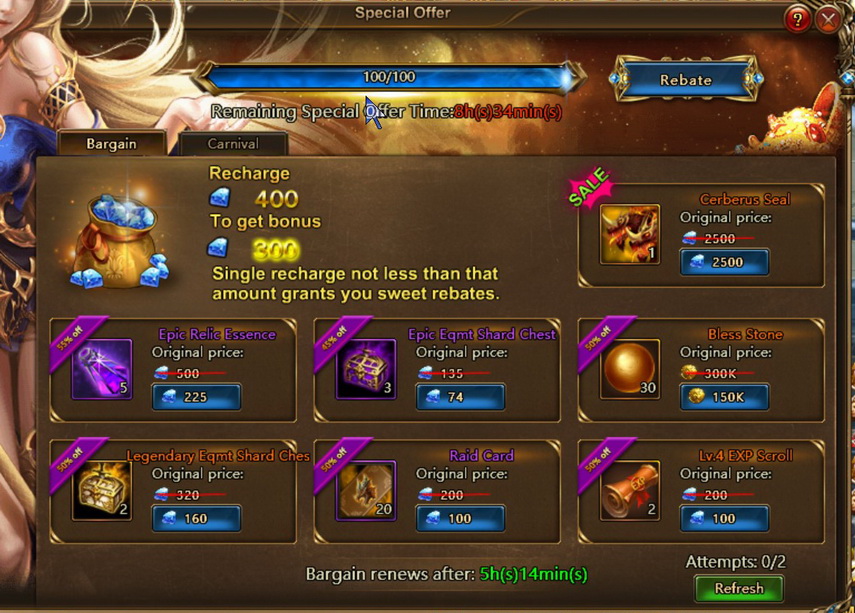Screen dimensions: 855x613
Task: Buy Bless Stone for 150K gold
Action: [724, 397]
